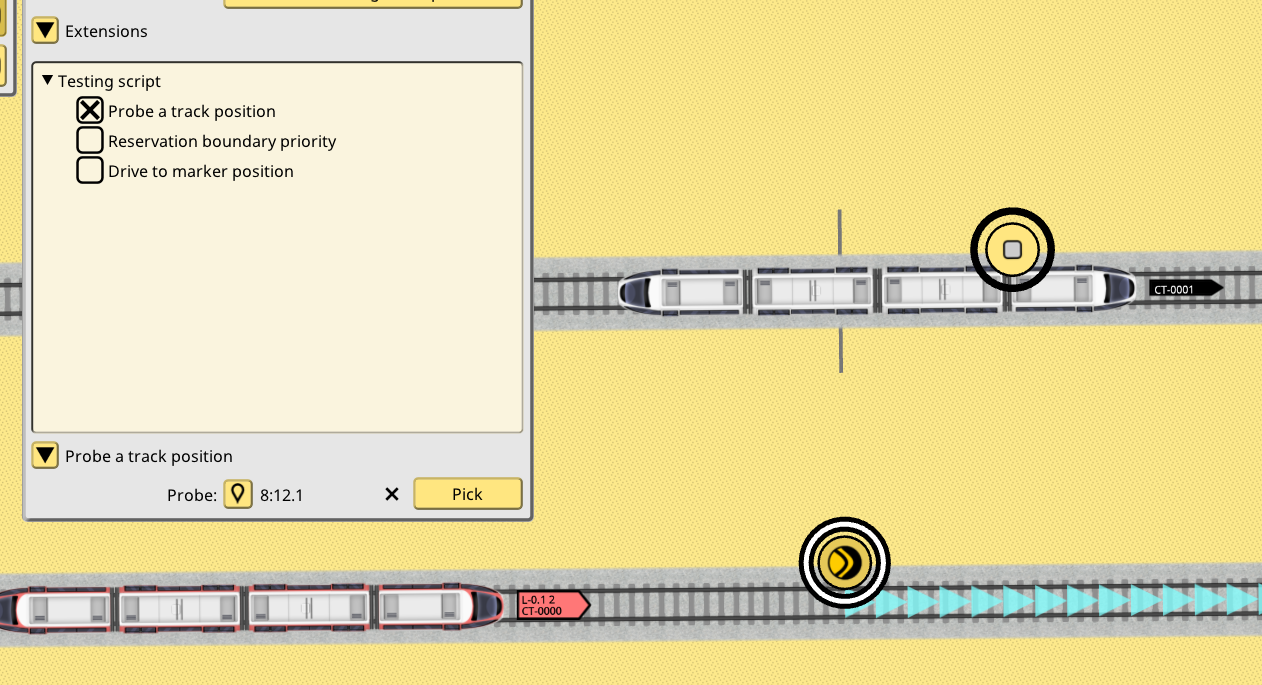The image size is (1262, 685).
Task: Select the red CT-0000 train label
Action: [551, 605]
